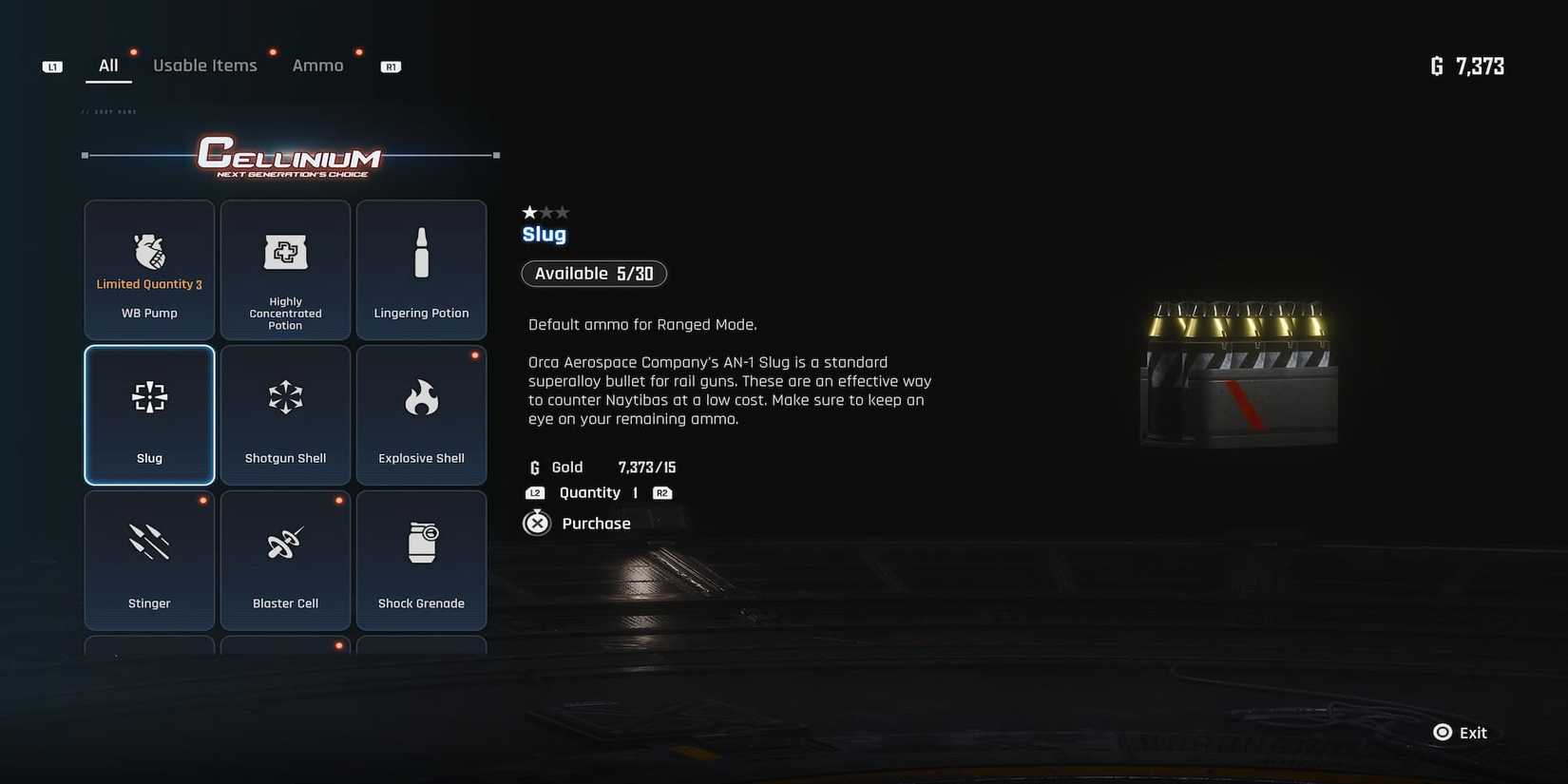Pick the Shotgun Shell icon

284,397
